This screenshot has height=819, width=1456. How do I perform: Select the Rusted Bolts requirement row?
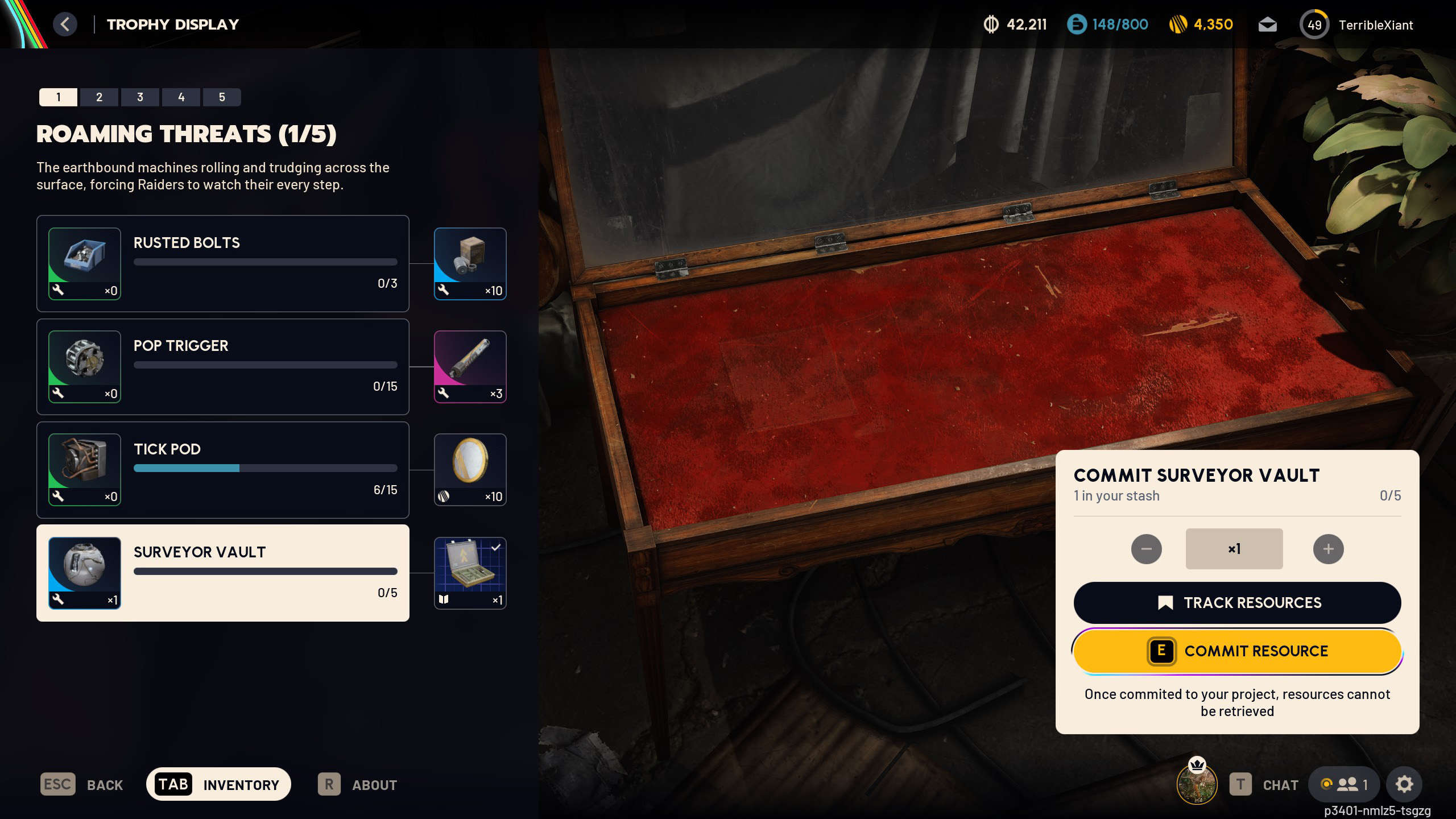[222, 263]
